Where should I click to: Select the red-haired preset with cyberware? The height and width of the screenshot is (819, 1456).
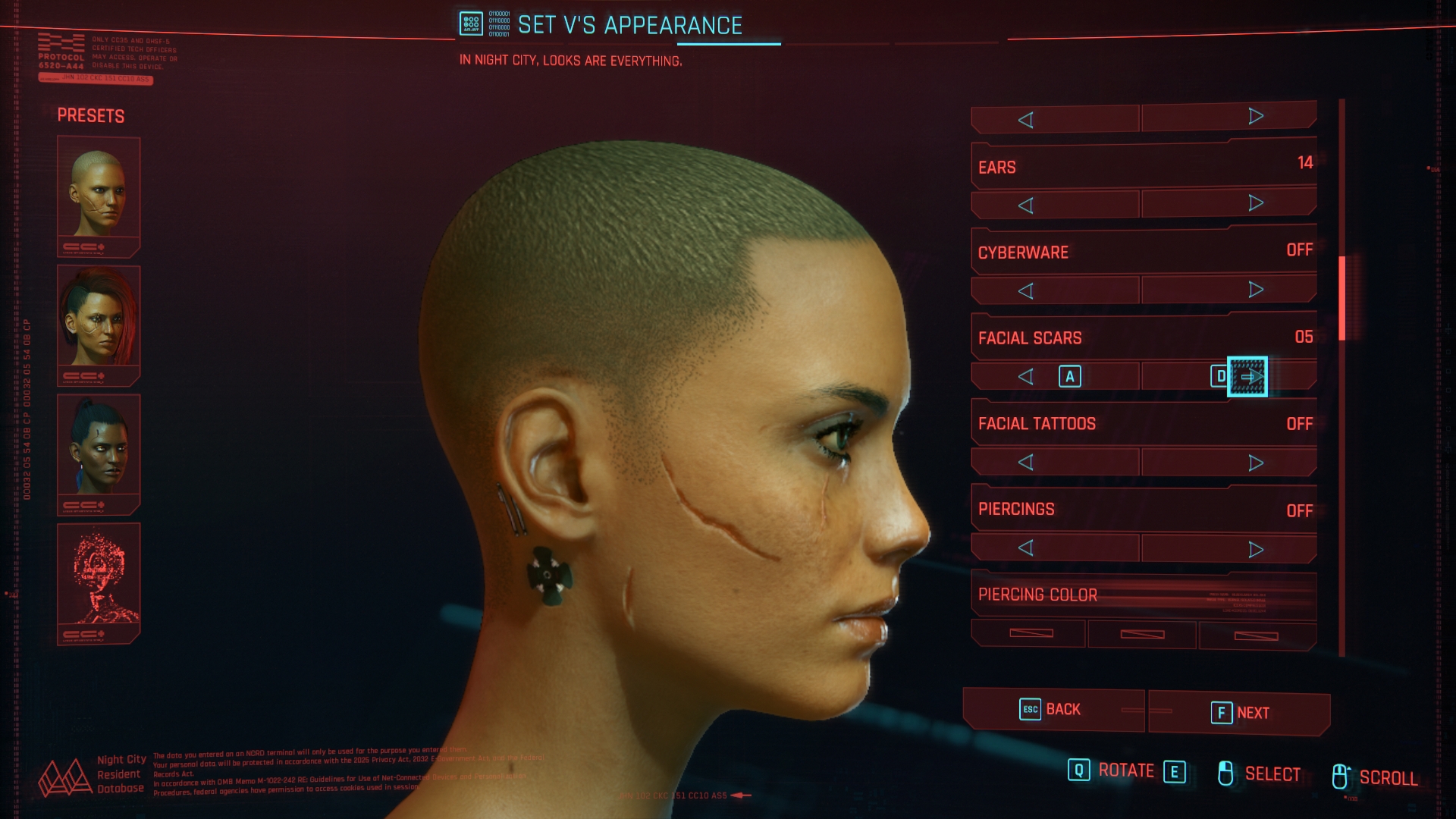click(x=98, y=323)
